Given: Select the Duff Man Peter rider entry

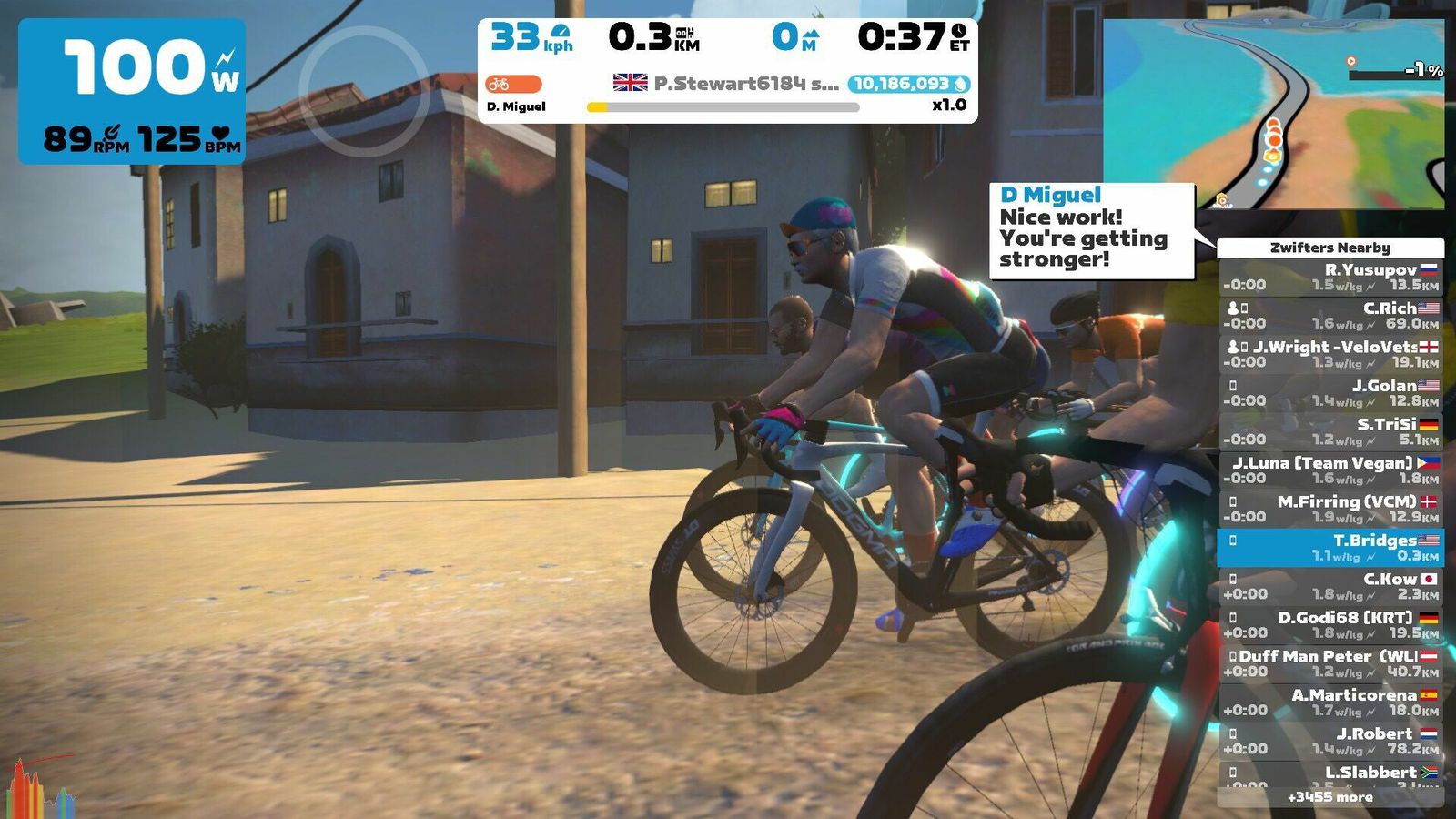Looking at the screenshot, I should point(1330,663).
